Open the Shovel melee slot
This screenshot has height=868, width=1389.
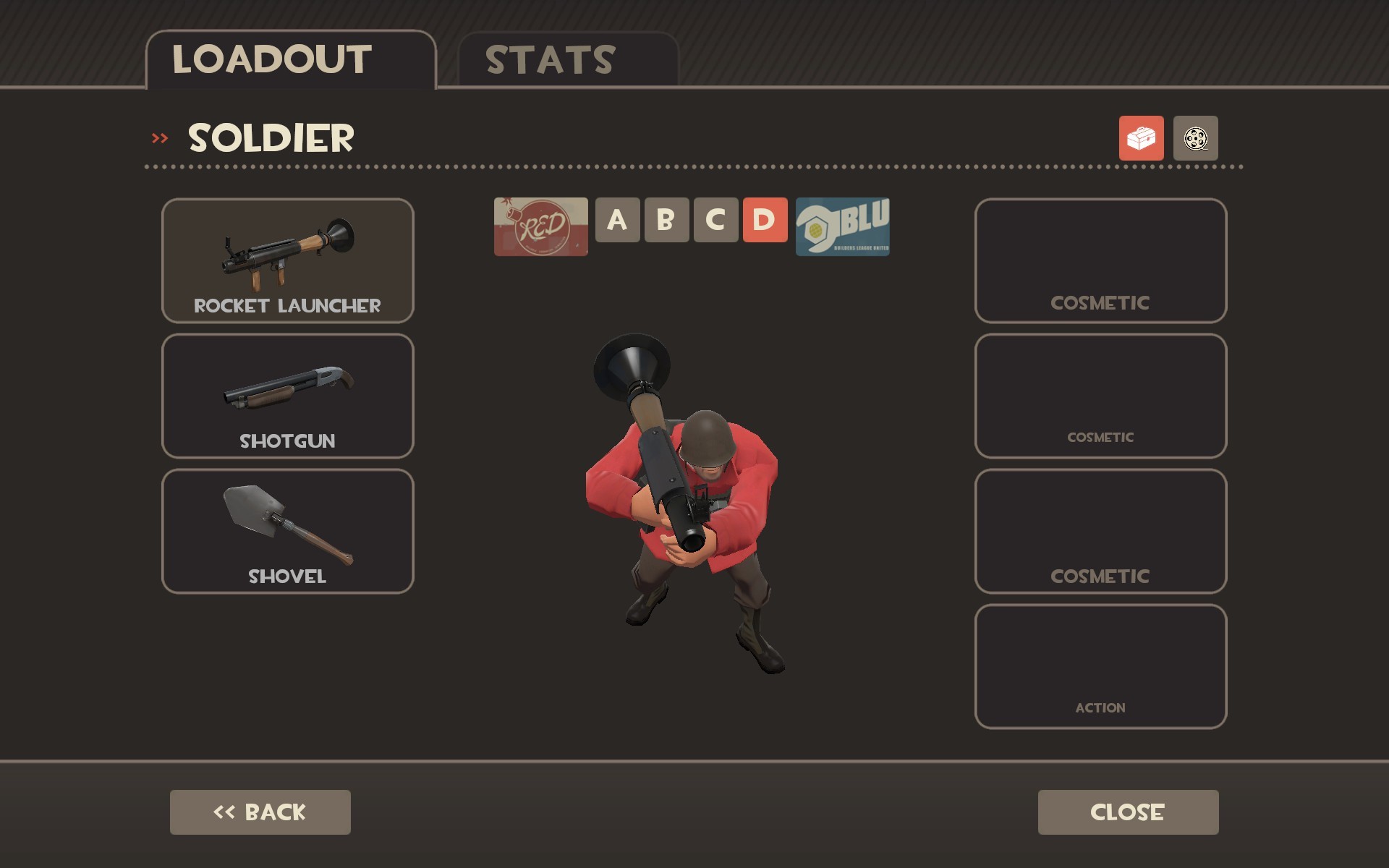[287, 532]
